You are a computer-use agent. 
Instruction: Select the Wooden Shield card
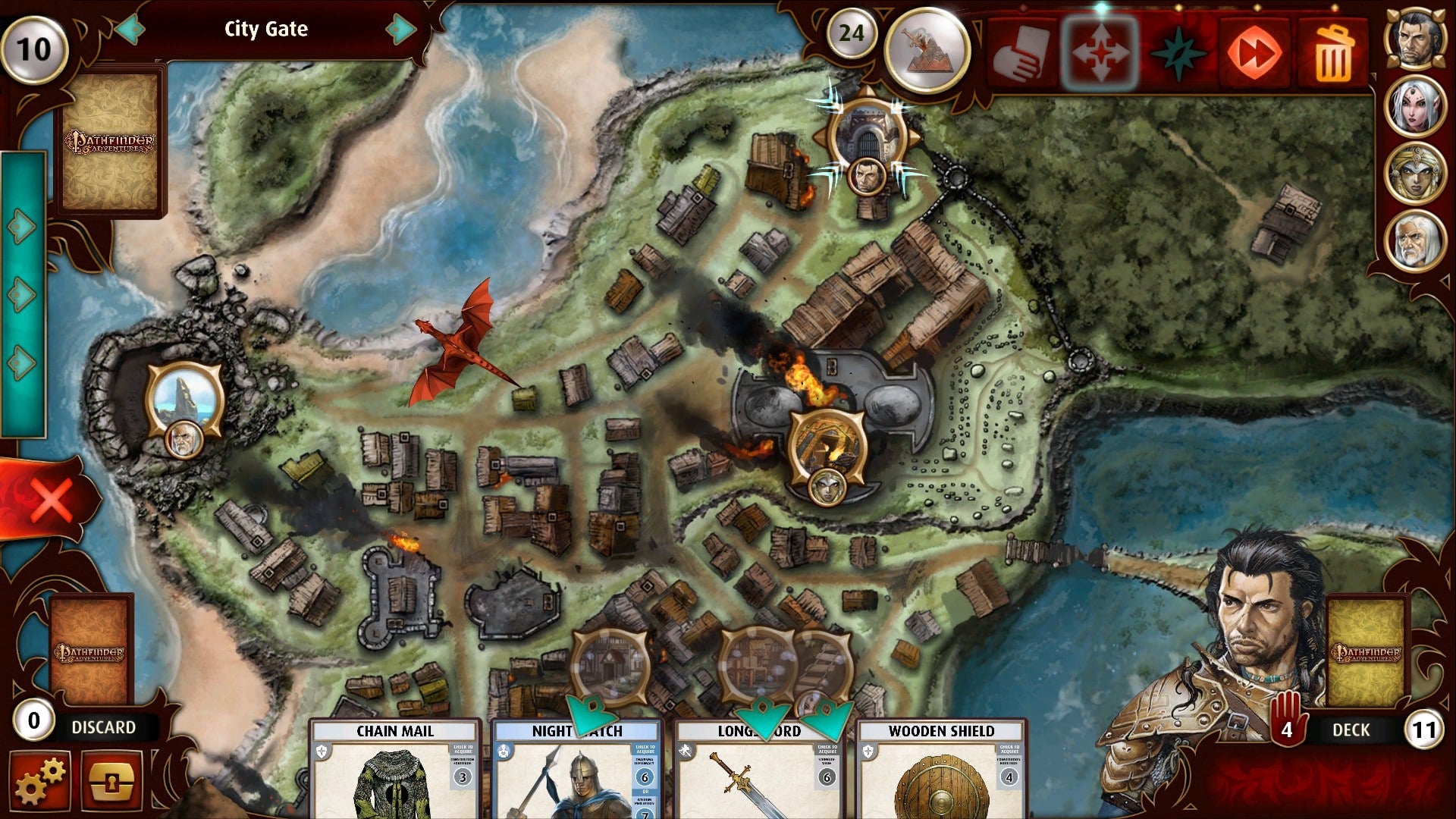(x=941, y=770)
